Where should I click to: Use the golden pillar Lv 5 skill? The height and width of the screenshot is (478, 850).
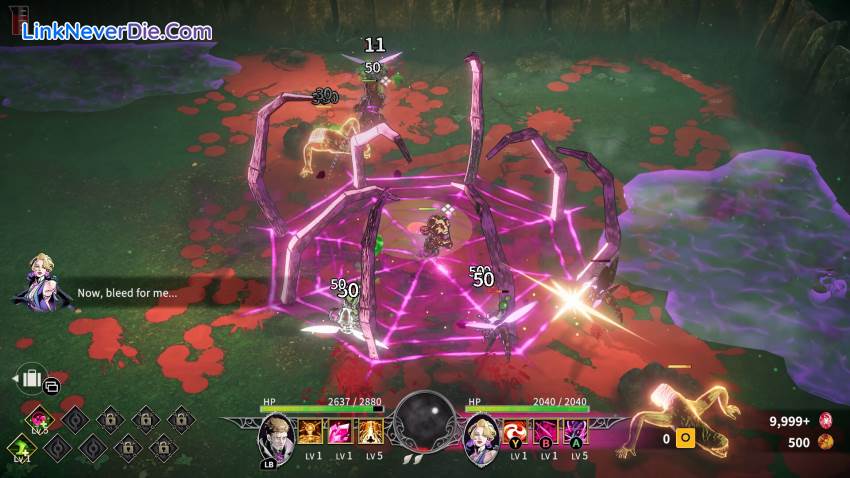(373, 432)
